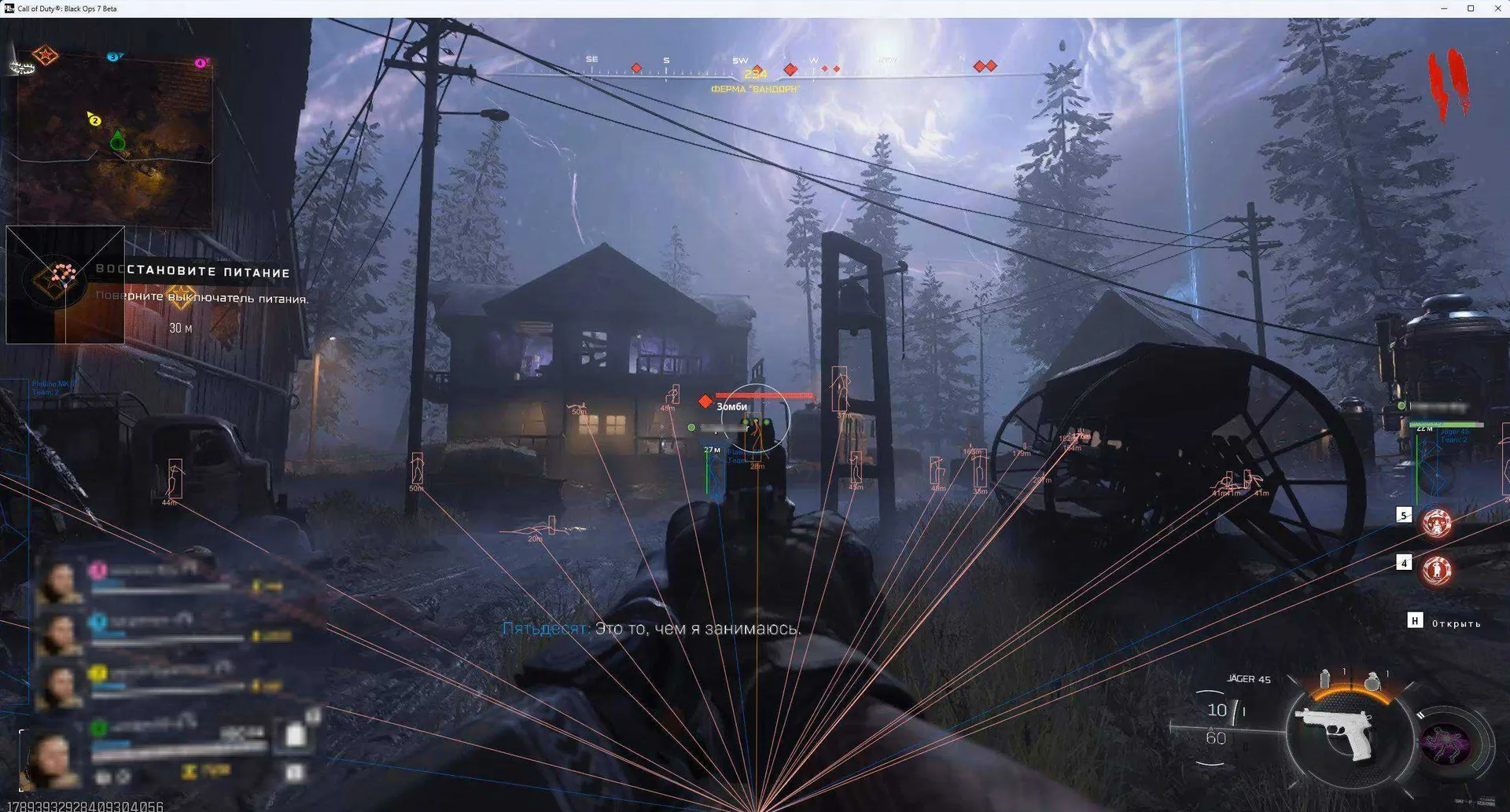Click the ammo counter showing 10/60
This screenshot has height=812, width=1510.
coord(1217,721)
